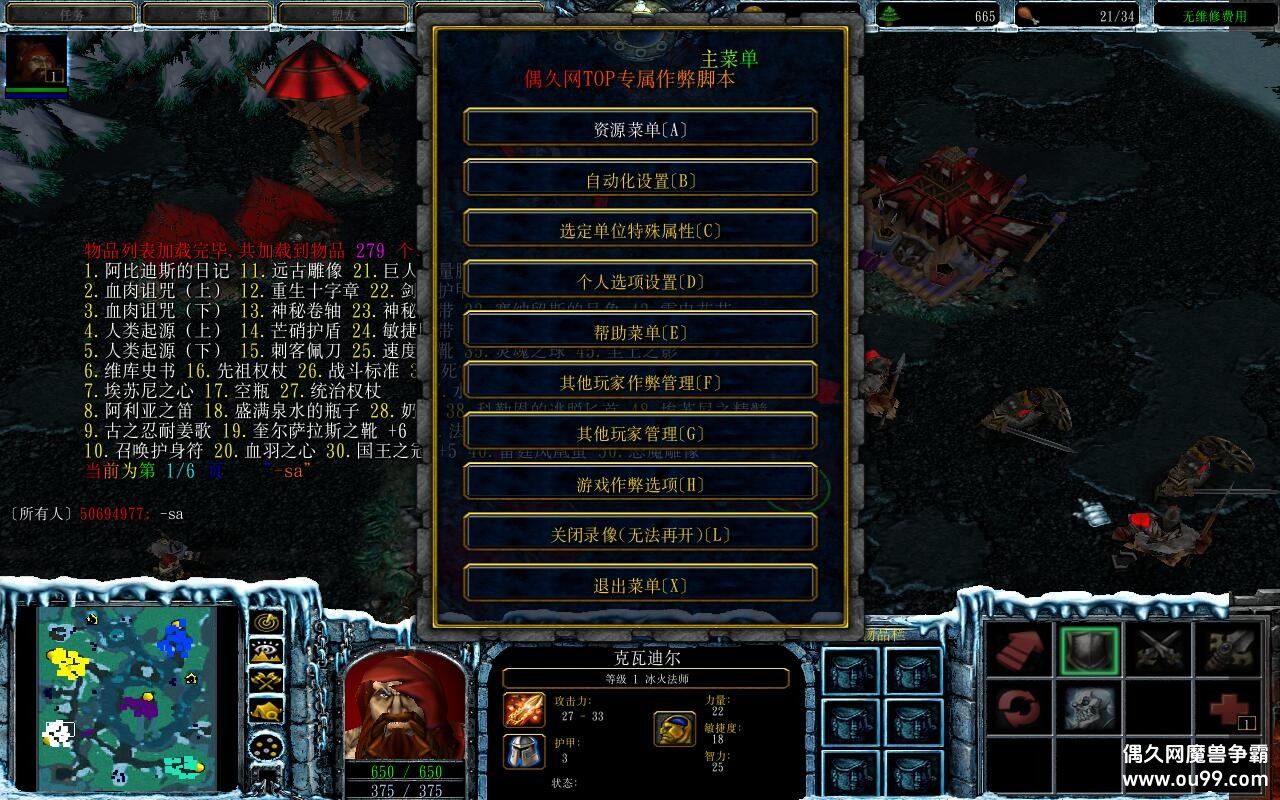Select 自动化设置 automation settings

pos(640,181)
